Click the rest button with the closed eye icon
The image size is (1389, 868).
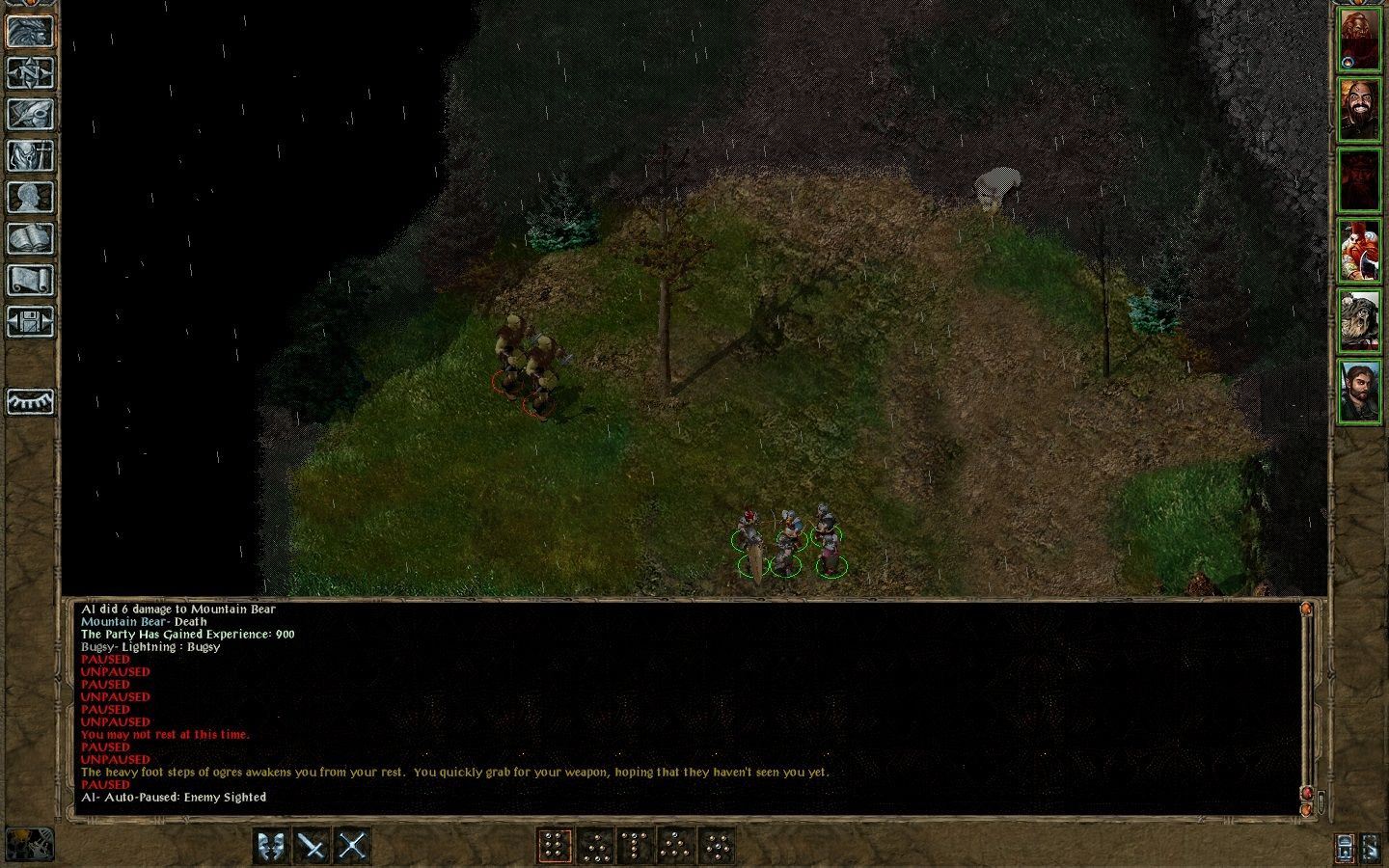[30, 401]
